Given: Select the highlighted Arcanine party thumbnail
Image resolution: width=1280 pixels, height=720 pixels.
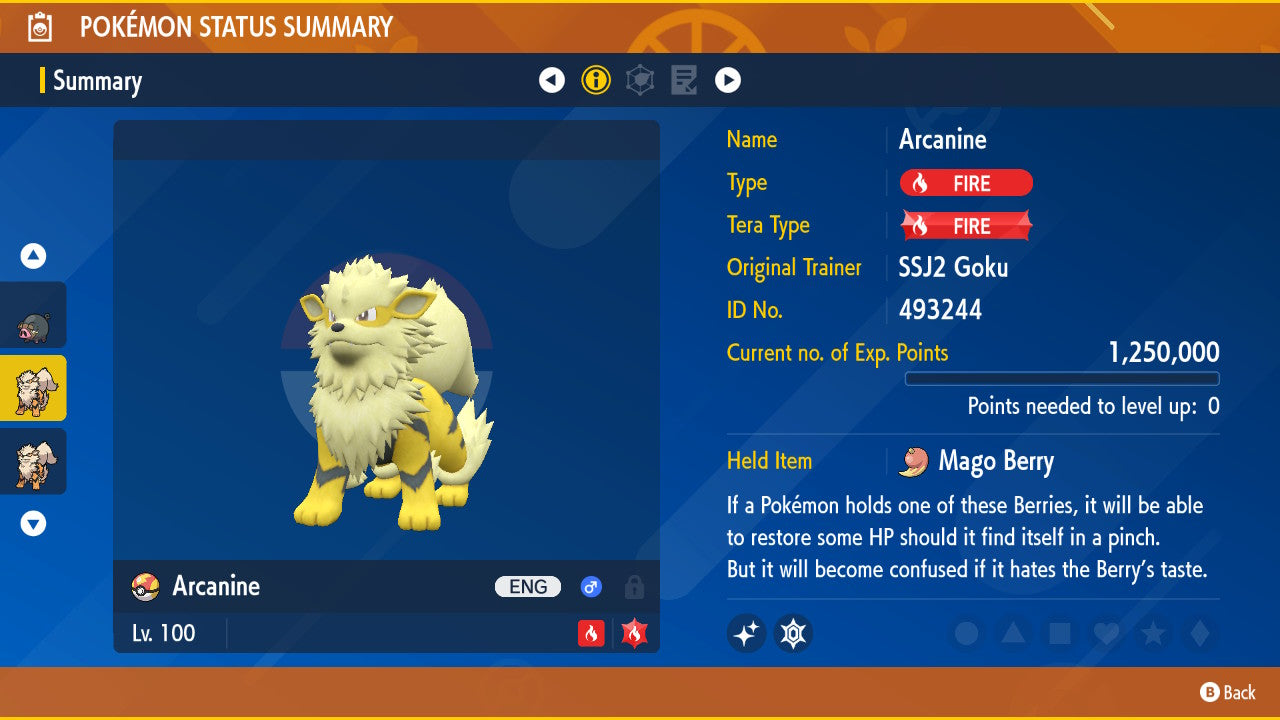Looking at the screenshot, I should pos(33,388).
